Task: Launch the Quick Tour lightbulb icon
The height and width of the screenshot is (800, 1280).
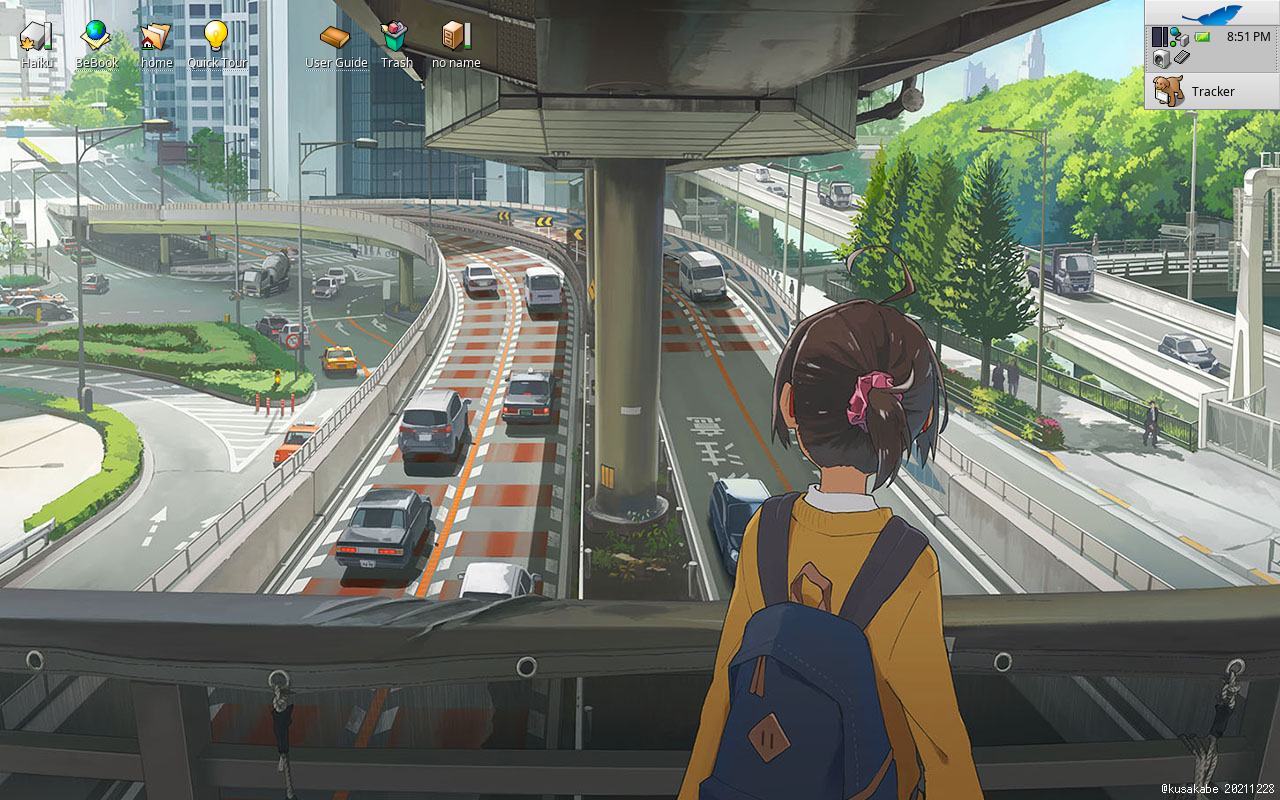Action: 216,36
